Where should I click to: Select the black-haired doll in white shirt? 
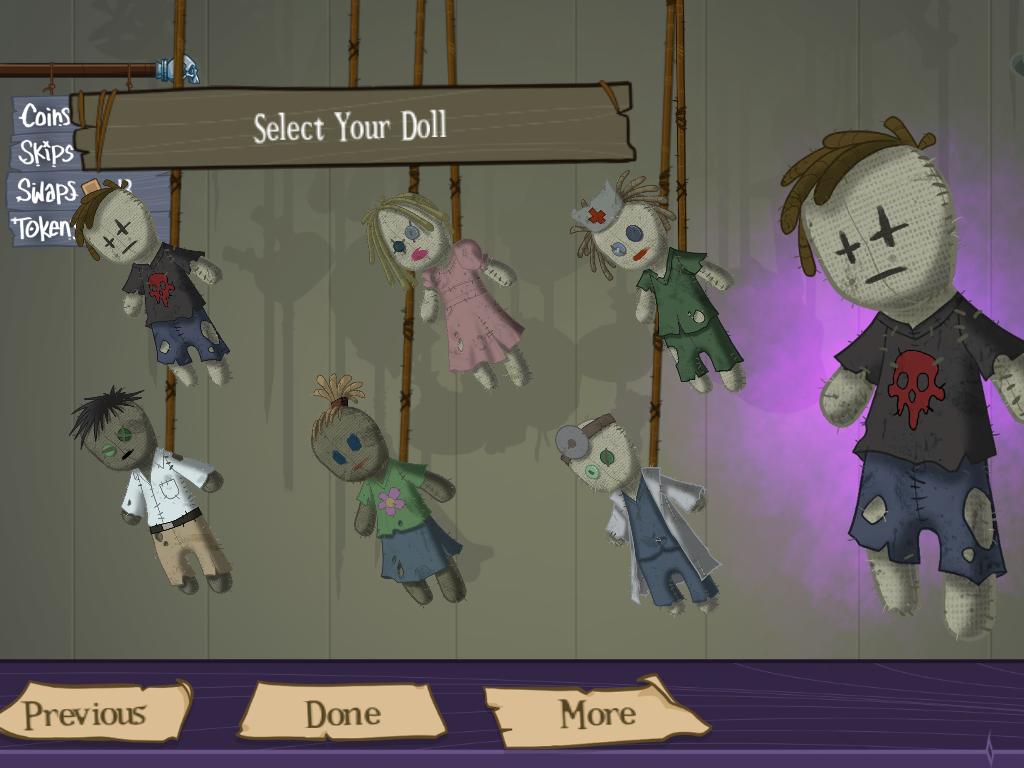[x=160, y=490]
